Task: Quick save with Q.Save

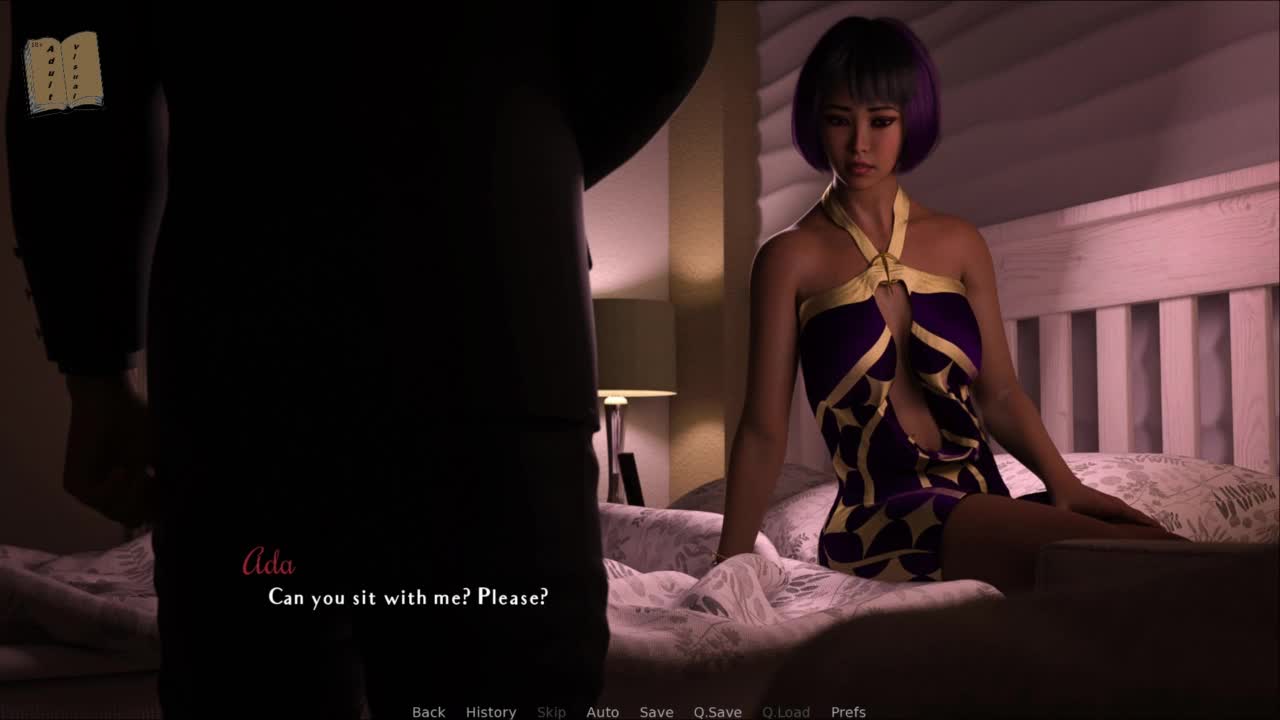Action: 717,712
